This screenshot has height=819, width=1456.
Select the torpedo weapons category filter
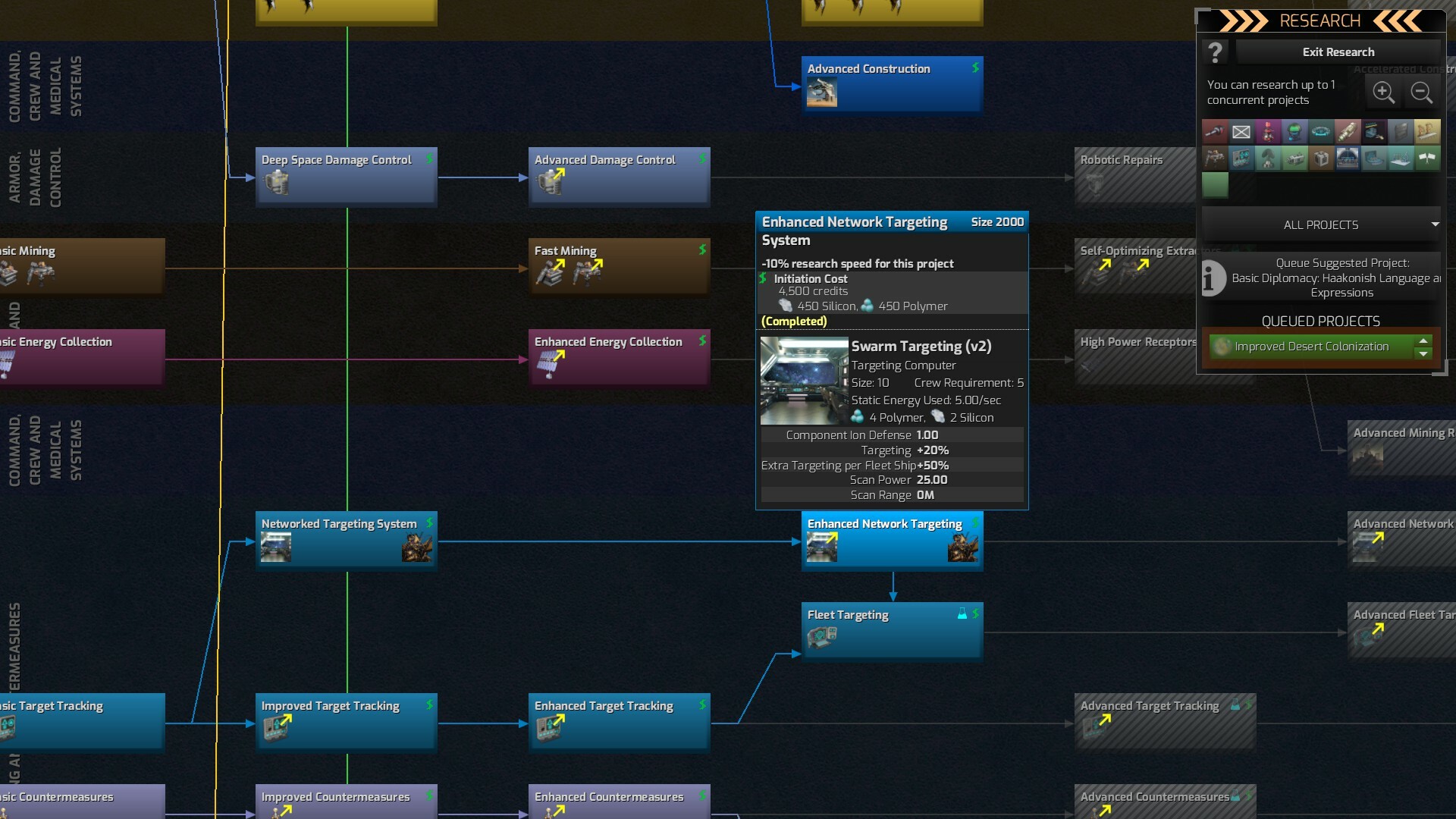pyautogui.click(x=1348, y=132)
